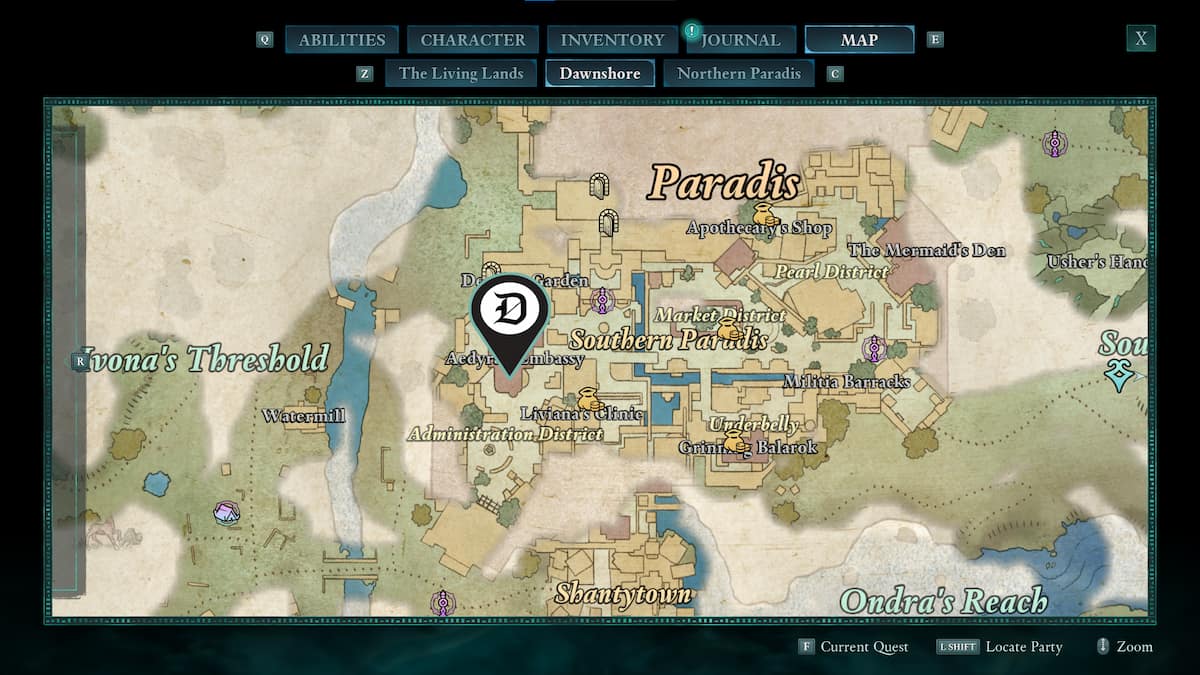This screenshot has height=675, width=1200.
Task: Switch to the Character tab
Action: [x=473, y=40]
